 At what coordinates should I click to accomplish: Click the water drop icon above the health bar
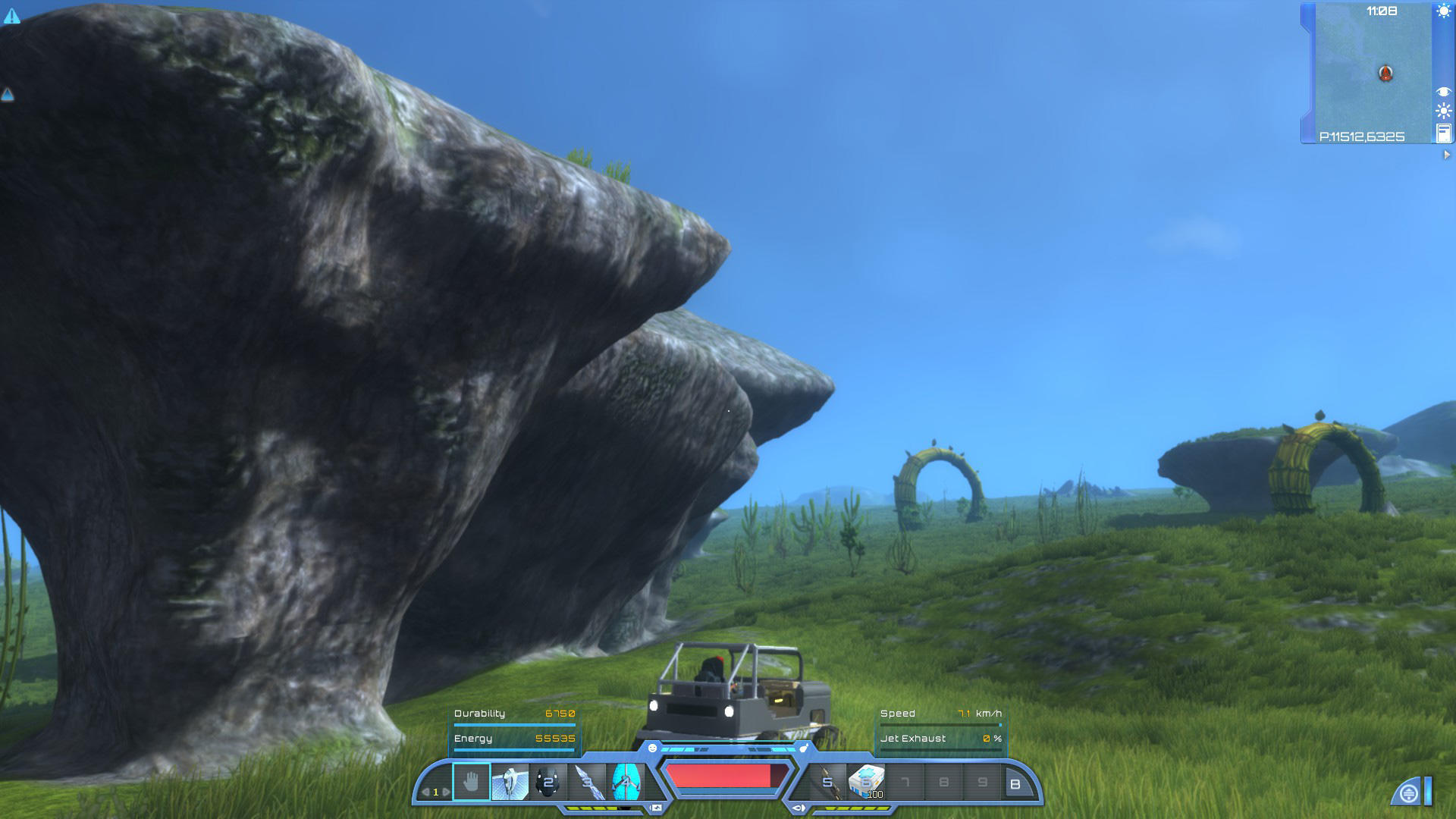point(803,748)
